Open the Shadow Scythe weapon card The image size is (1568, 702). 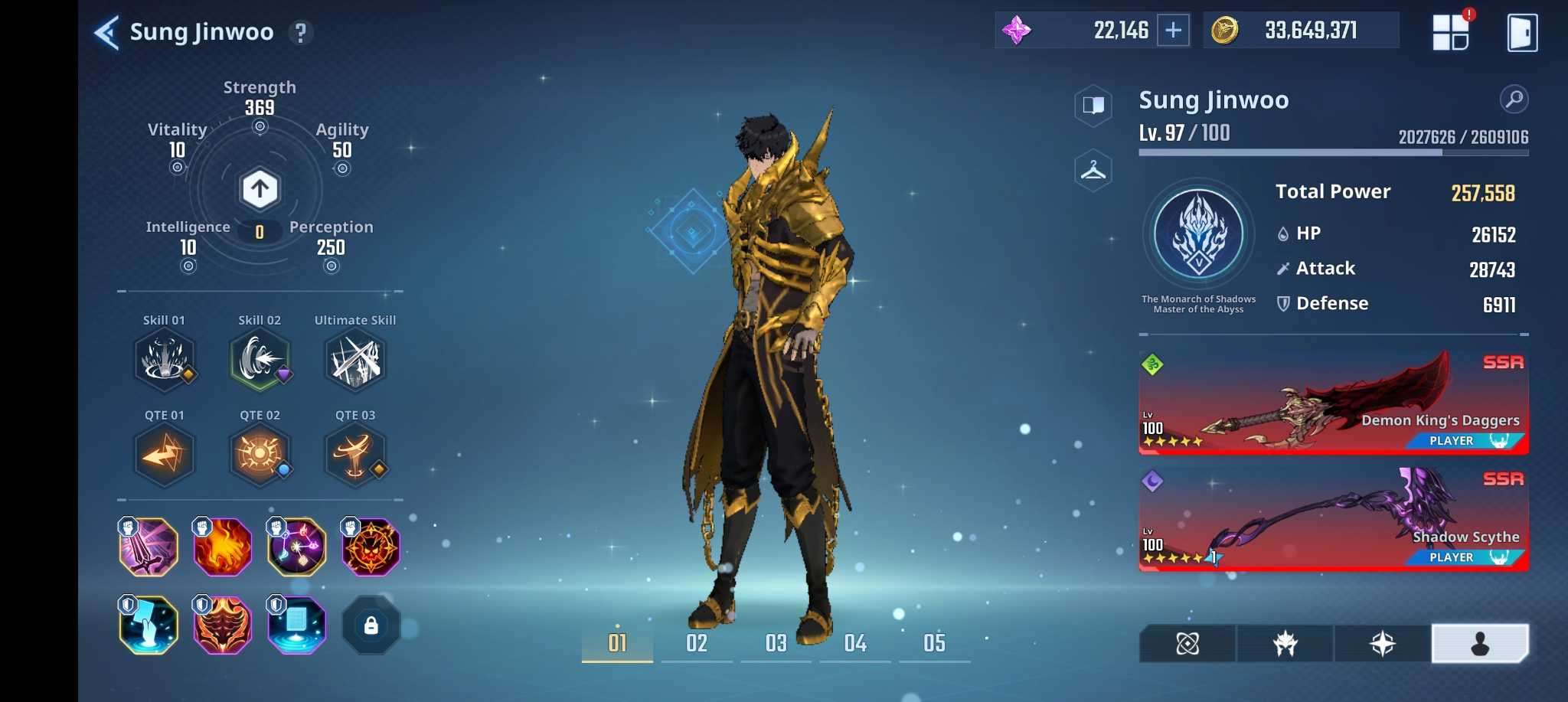tap(1333, 519)
